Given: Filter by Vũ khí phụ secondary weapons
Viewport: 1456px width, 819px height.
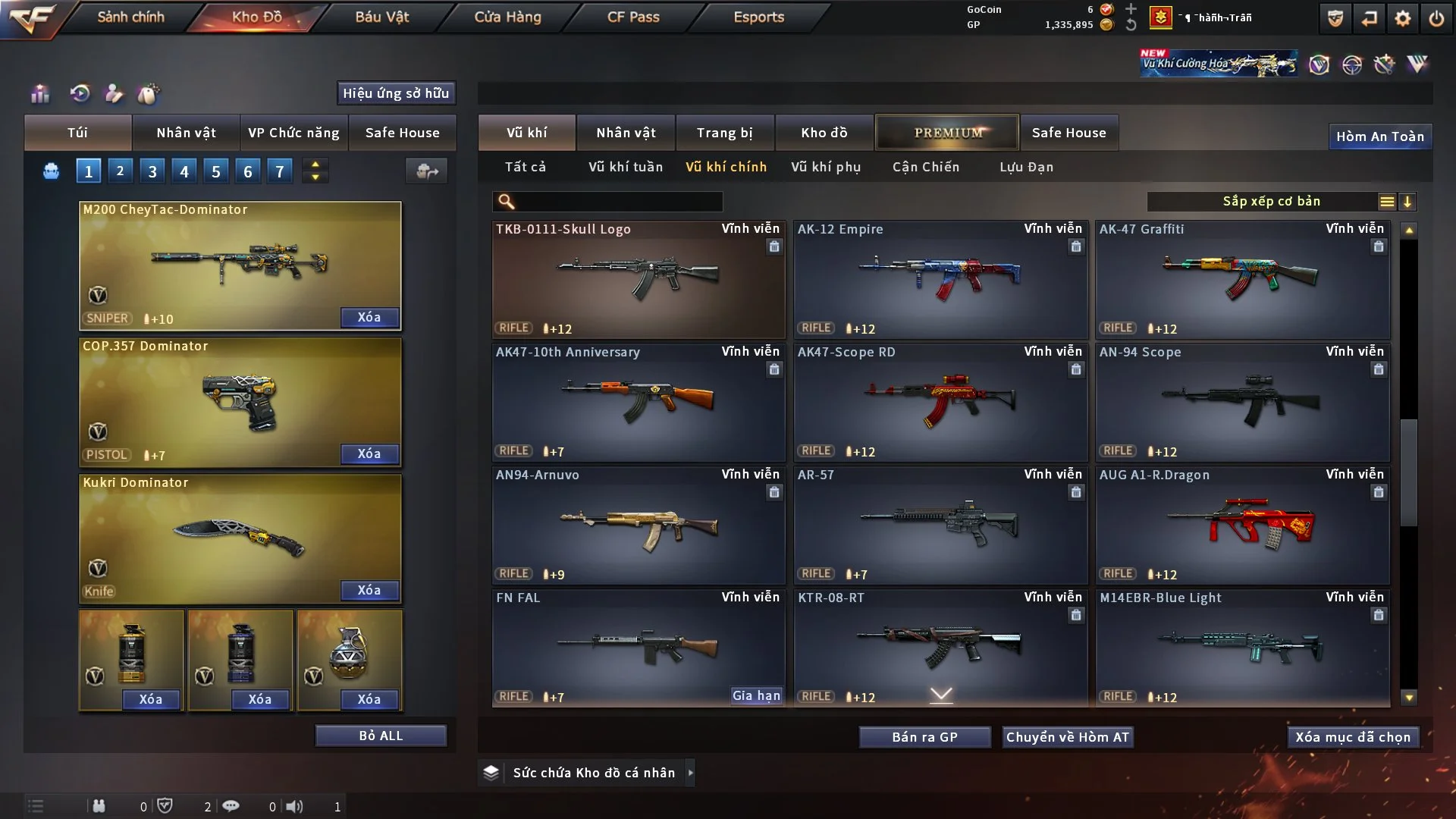Looking at the screenshot, I should [x=826, y=167].
